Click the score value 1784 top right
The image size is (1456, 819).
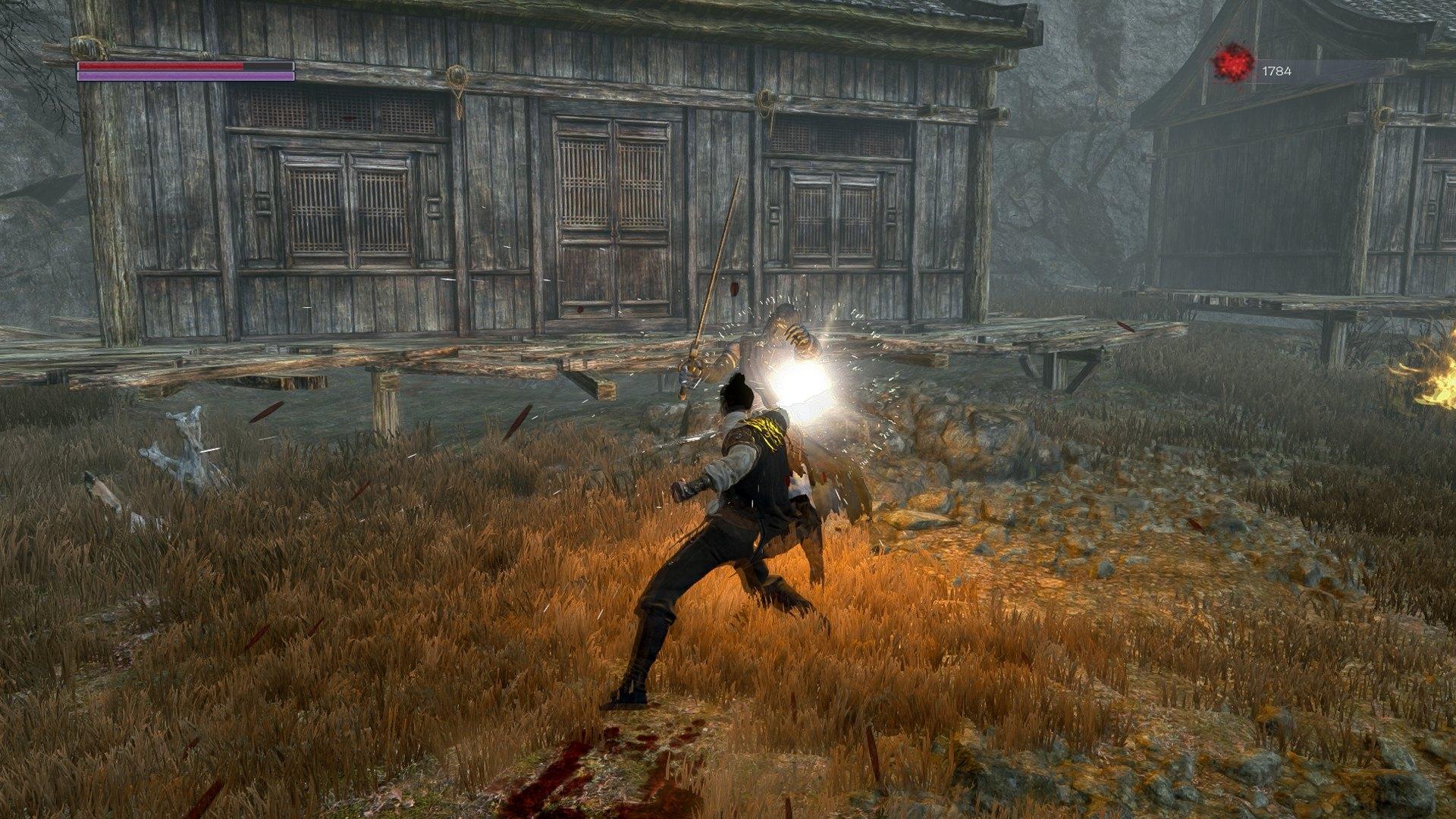point(1277,70)
